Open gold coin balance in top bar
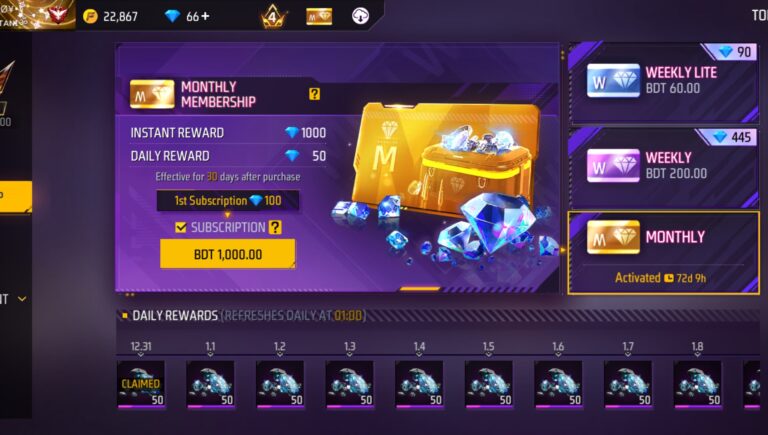 coord(111,16)
